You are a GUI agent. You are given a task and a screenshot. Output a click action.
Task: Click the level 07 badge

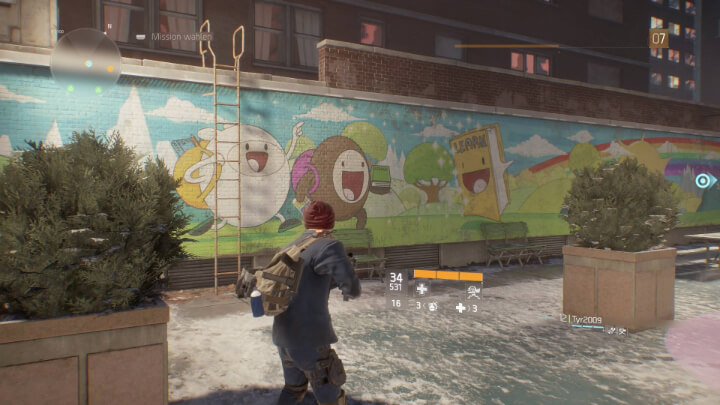point(659,39)
